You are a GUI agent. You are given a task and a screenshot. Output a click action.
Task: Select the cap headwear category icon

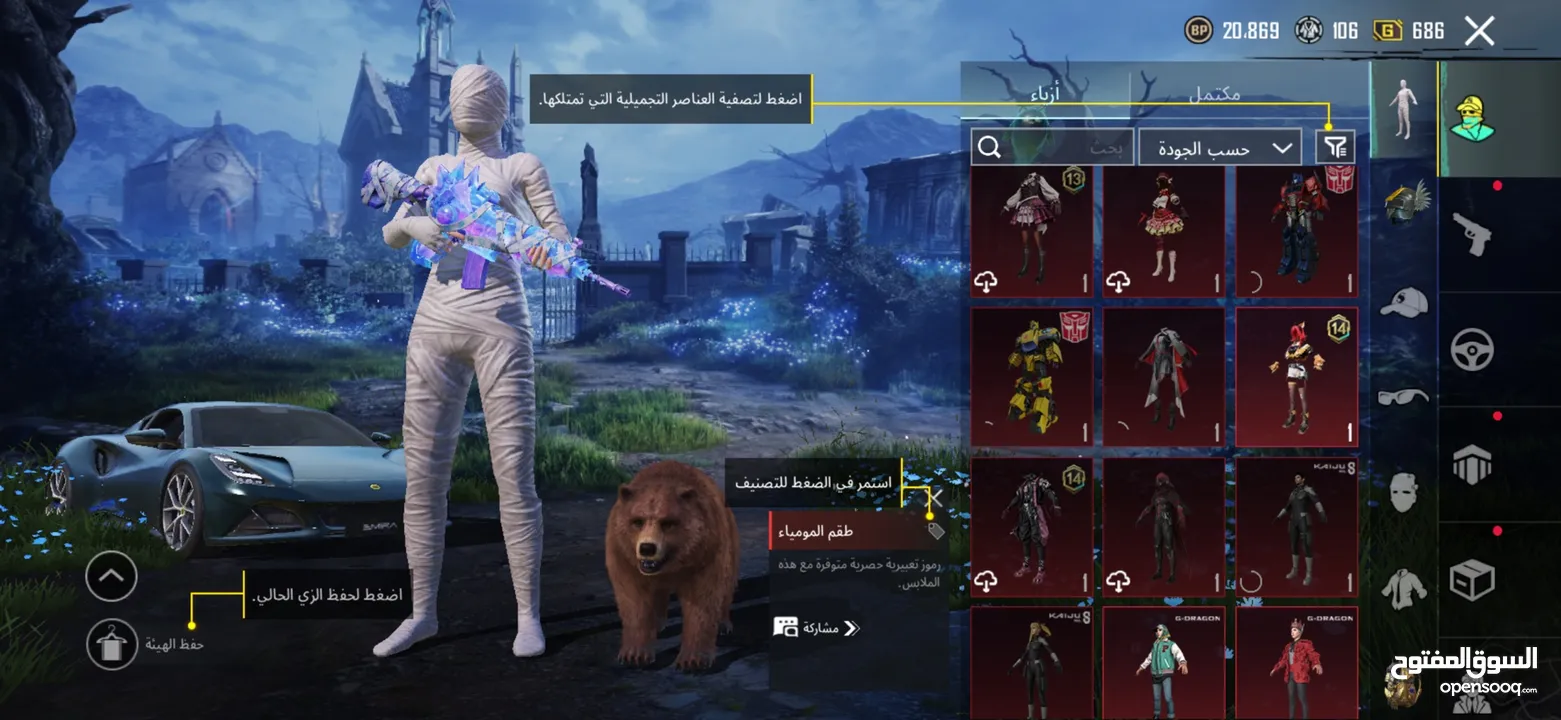click(x=1403, y=301)
